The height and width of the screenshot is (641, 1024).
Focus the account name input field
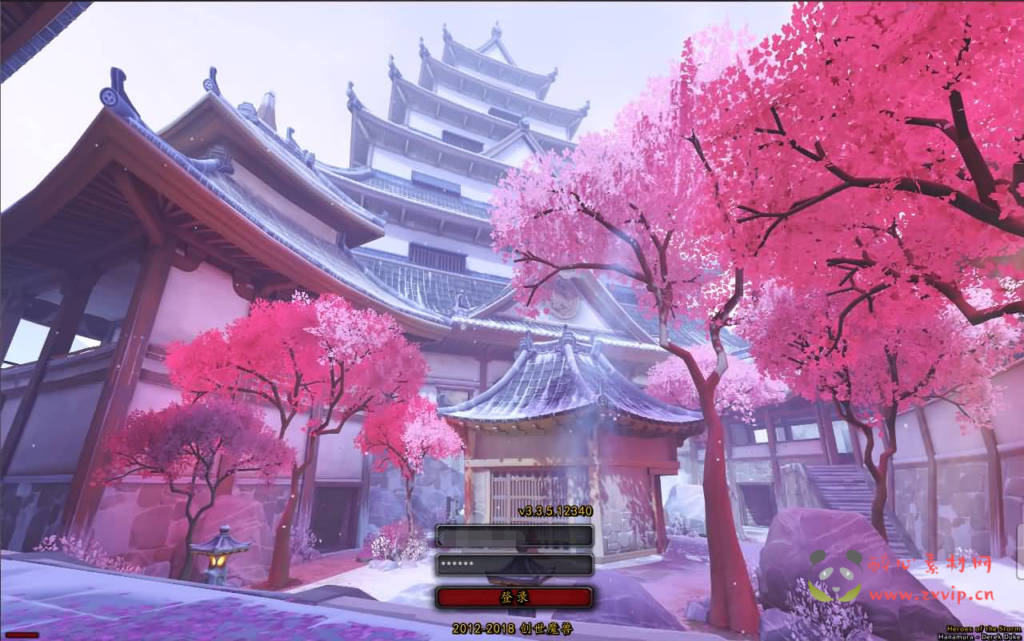click(x=514, y=536)
